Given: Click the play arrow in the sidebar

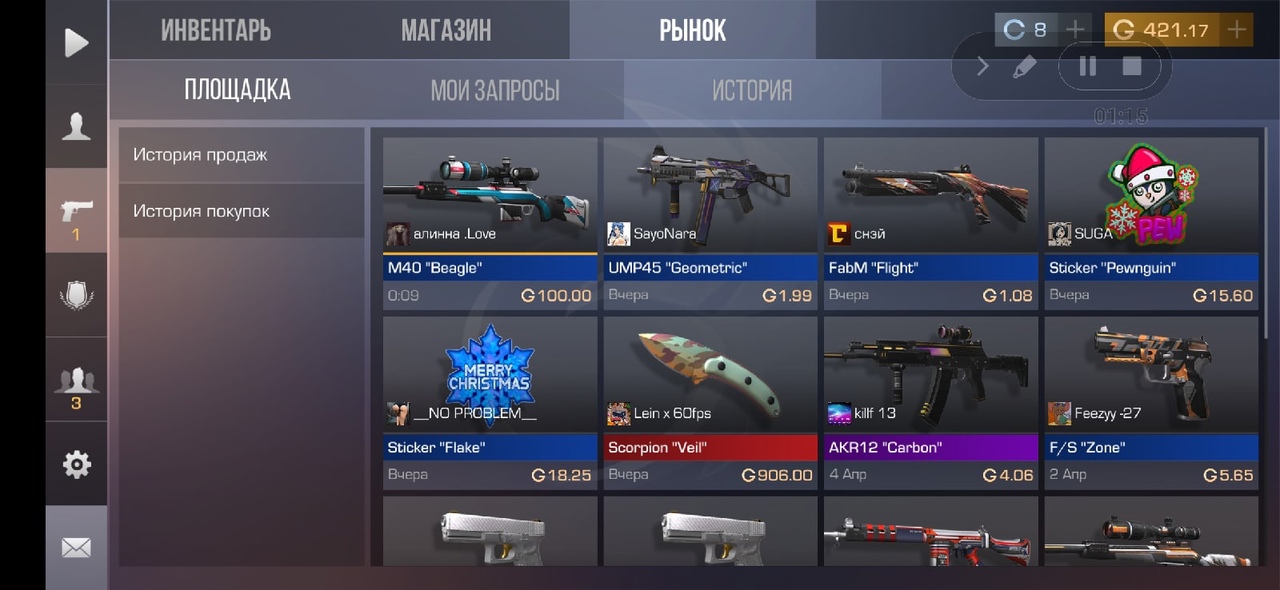Looking at the screenshot, I should point(76,42).
